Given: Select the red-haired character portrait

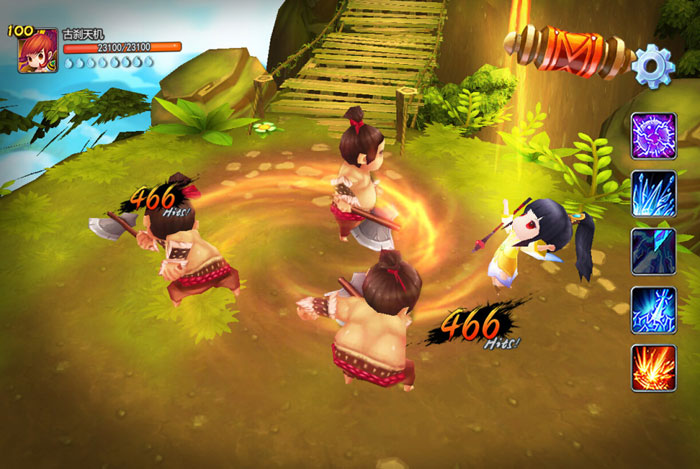Looking at the screenshot, I should pos(38,50).
